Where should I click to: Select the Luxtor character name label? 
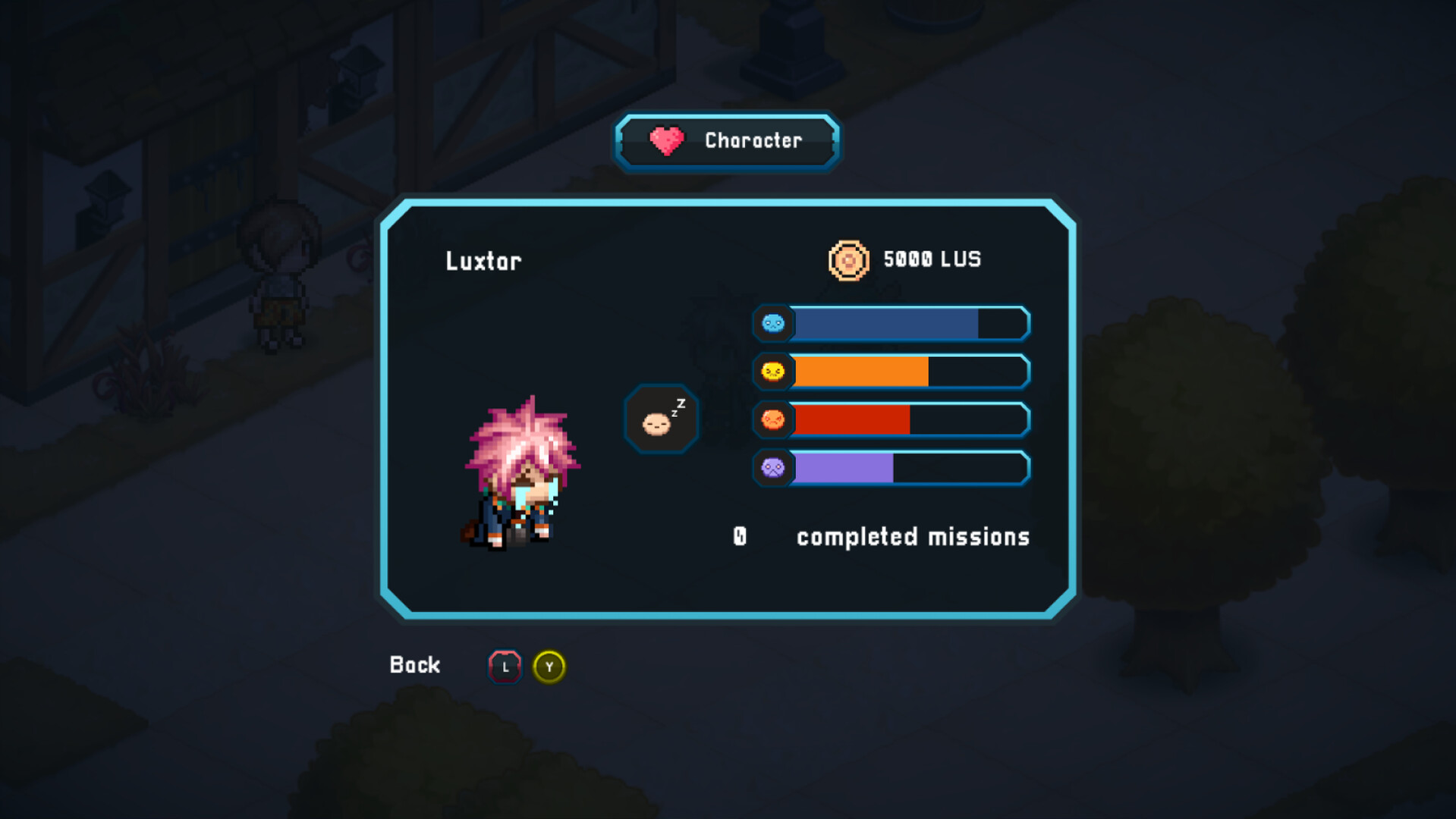coord(483,261)
